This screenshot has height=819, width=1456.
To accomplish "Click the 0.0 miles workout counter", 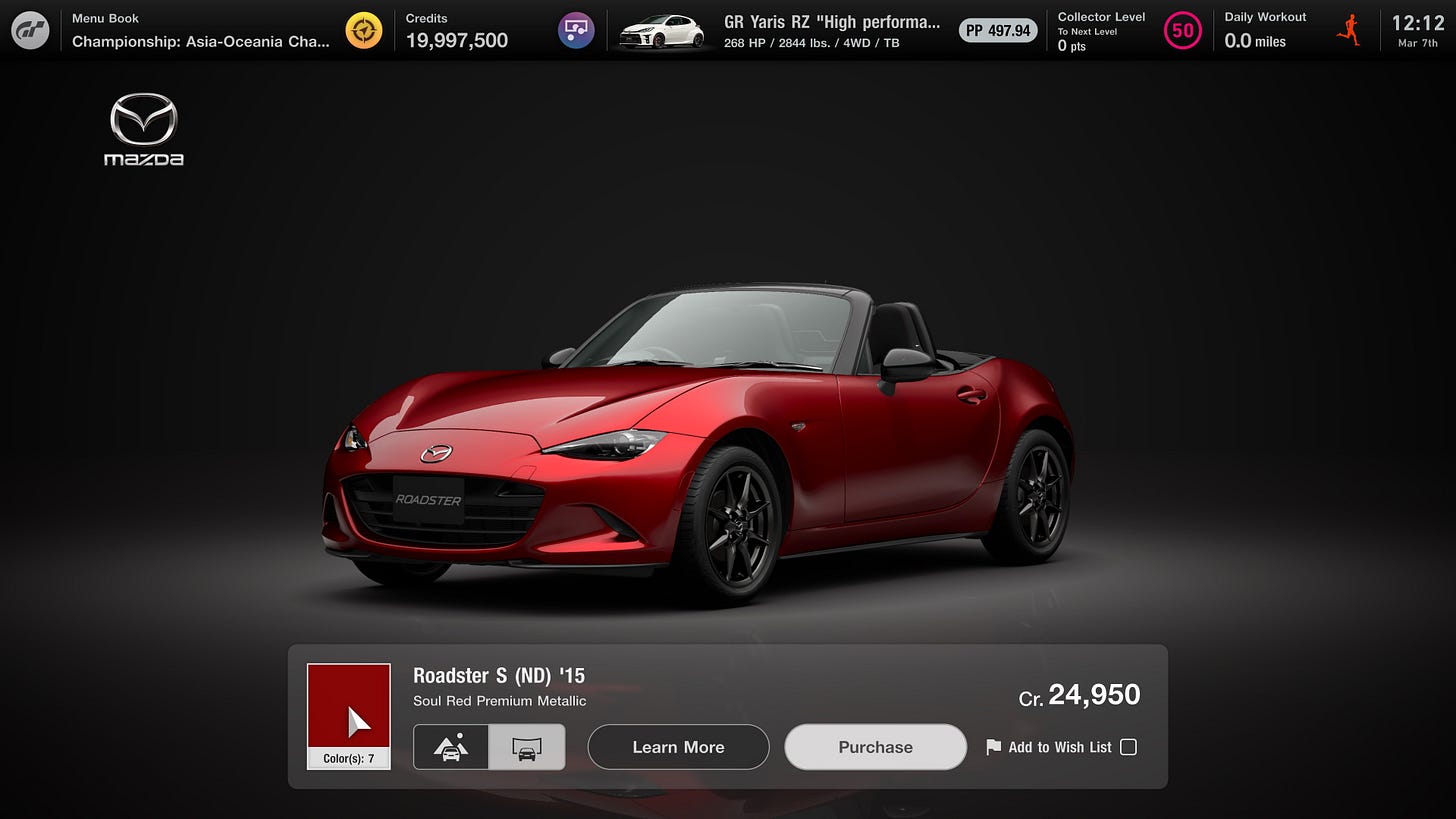I will pos(1255,42).
